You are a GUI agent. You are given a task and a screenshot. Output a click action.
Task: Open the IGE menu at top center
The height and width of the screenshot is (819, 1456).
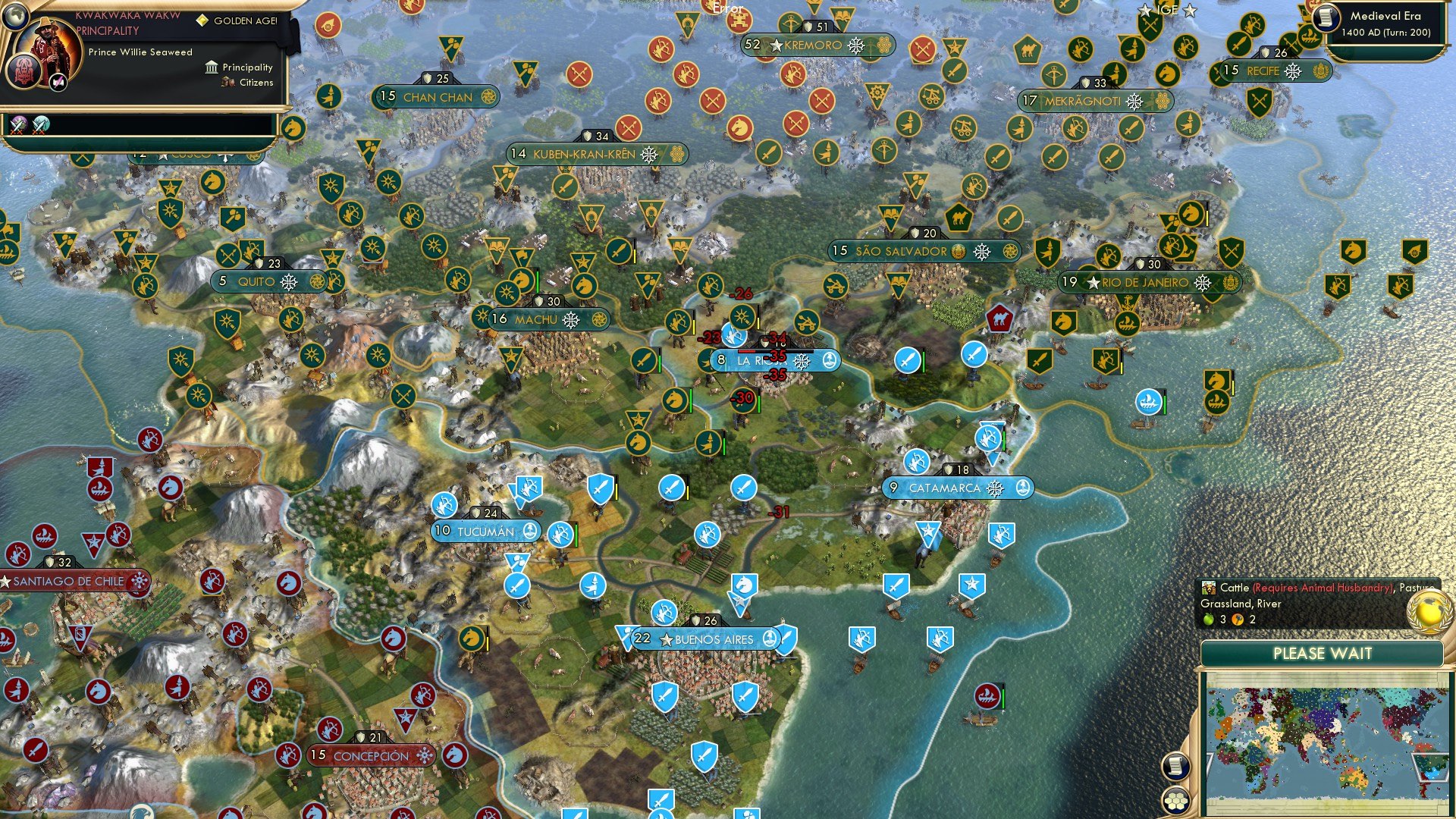point(1166,10)
